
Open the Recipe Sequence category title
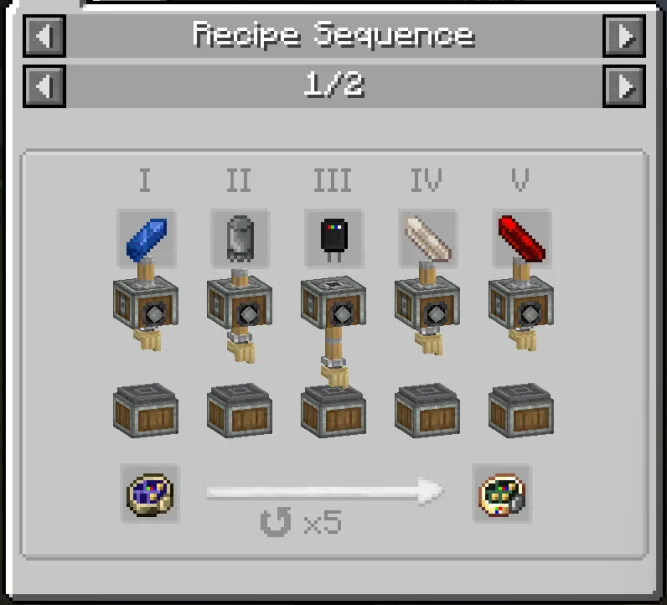333,36
